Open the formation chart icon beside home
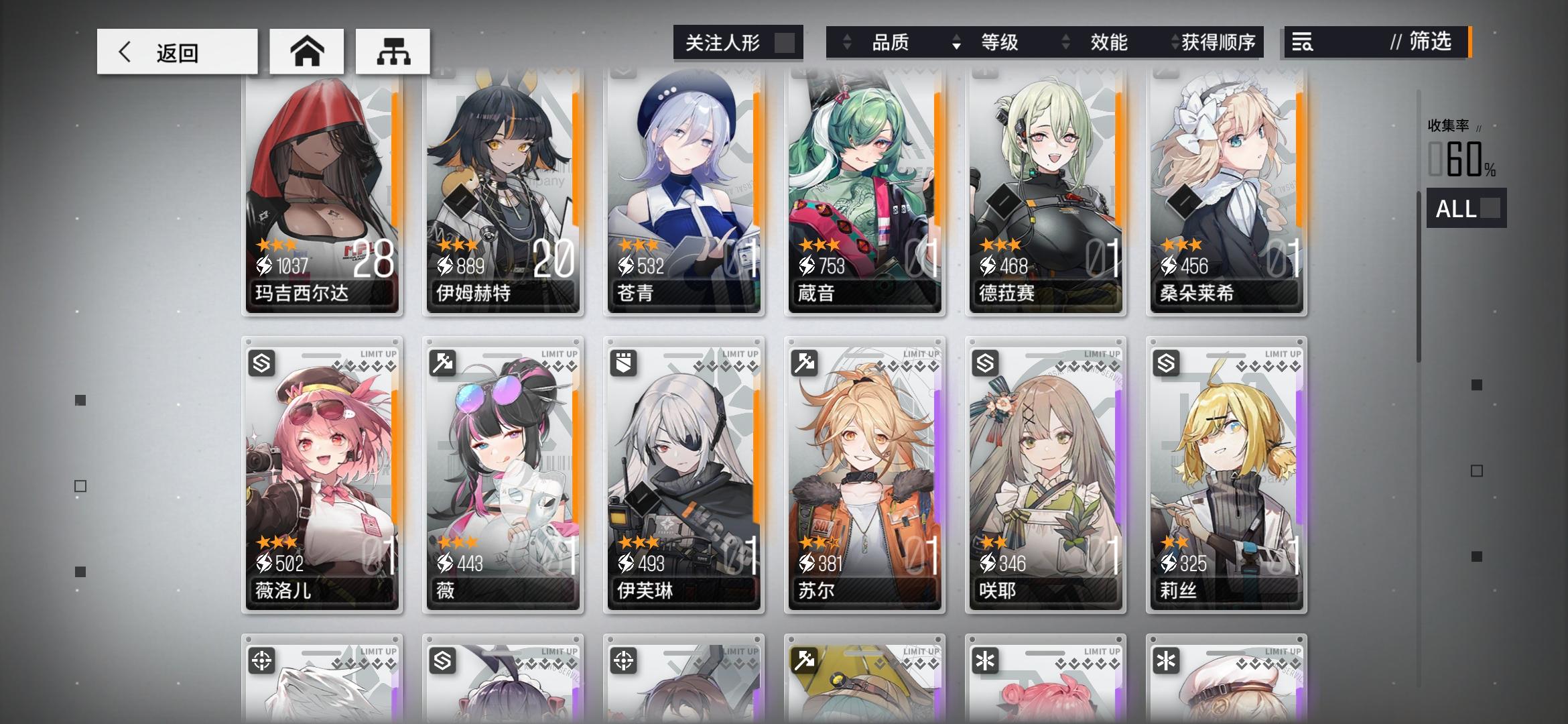The width and height of the screenshot is (1568, 724). 394,50
